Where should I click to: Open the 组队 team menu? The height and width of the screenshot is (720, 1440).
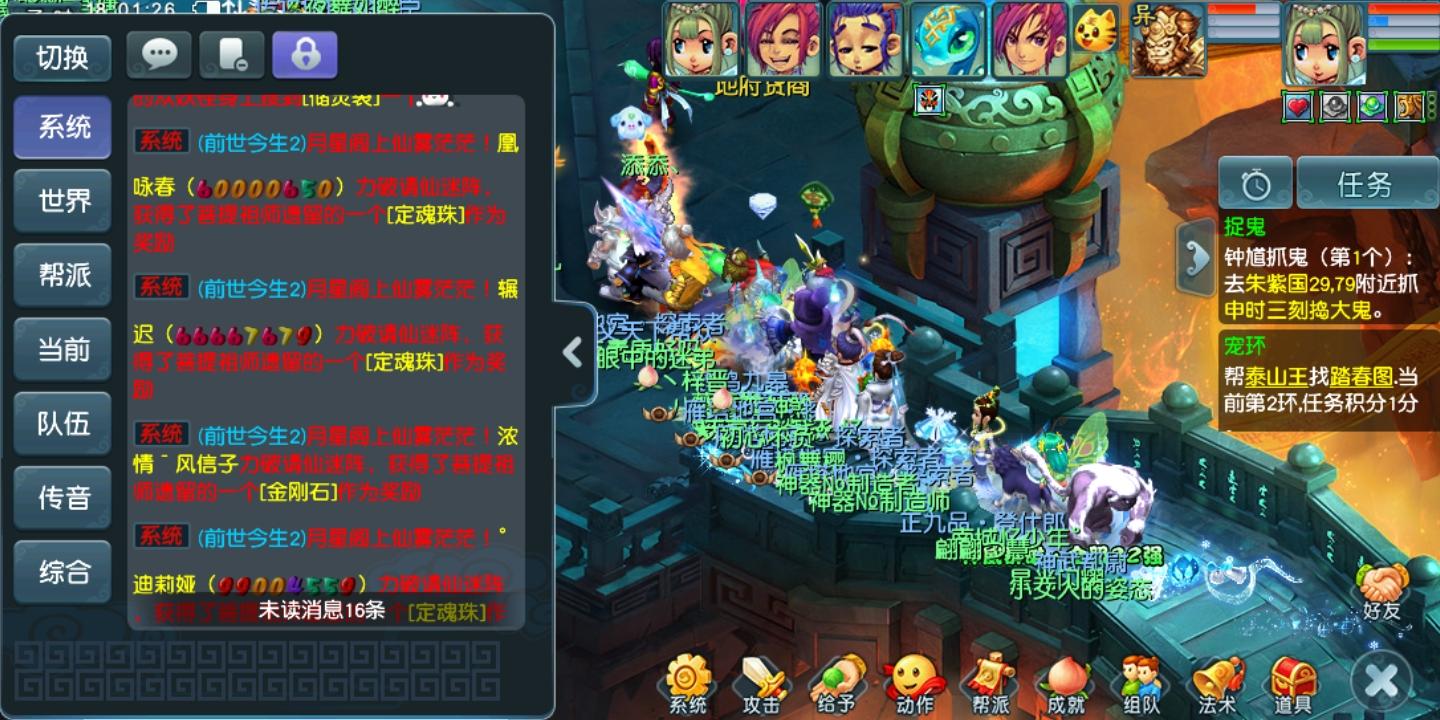pos(1140,685)
